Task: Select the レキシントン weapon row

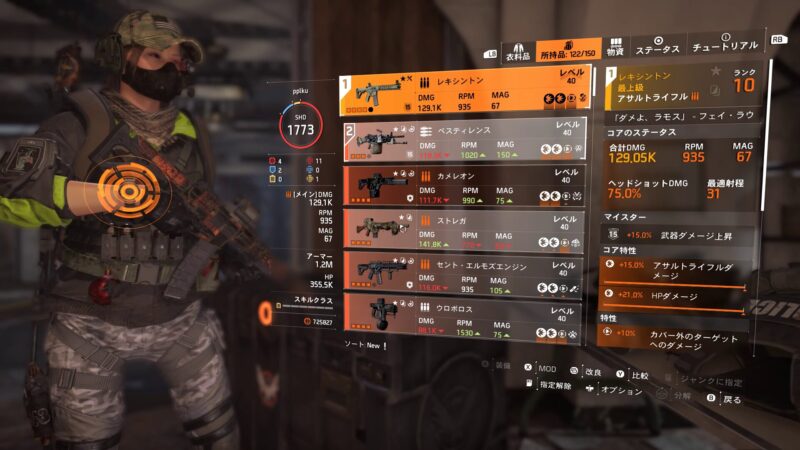Action: (471, 91)
